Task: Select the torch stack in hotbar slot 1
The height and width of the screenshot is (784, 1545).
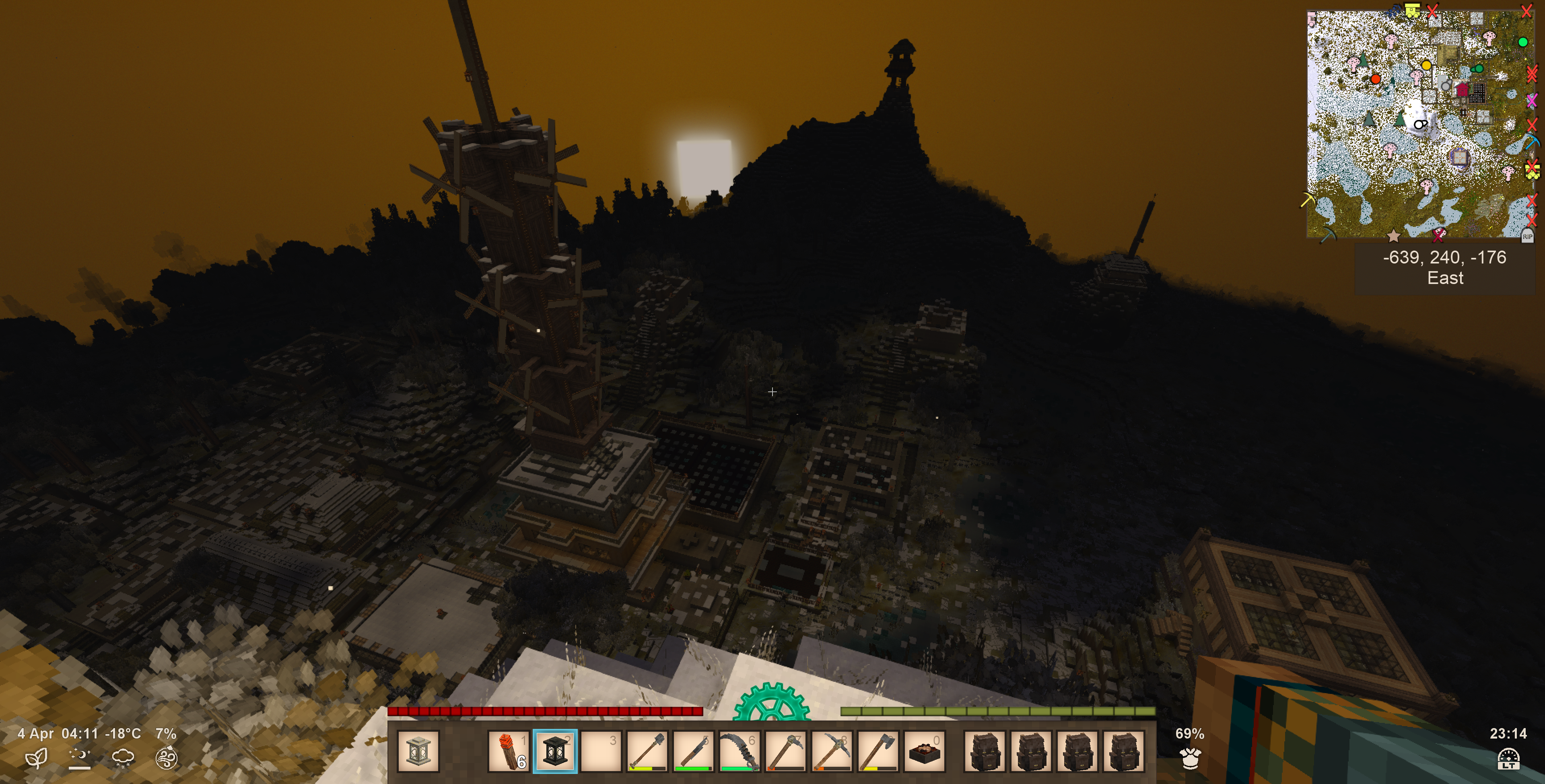Action: coord(509,751)
